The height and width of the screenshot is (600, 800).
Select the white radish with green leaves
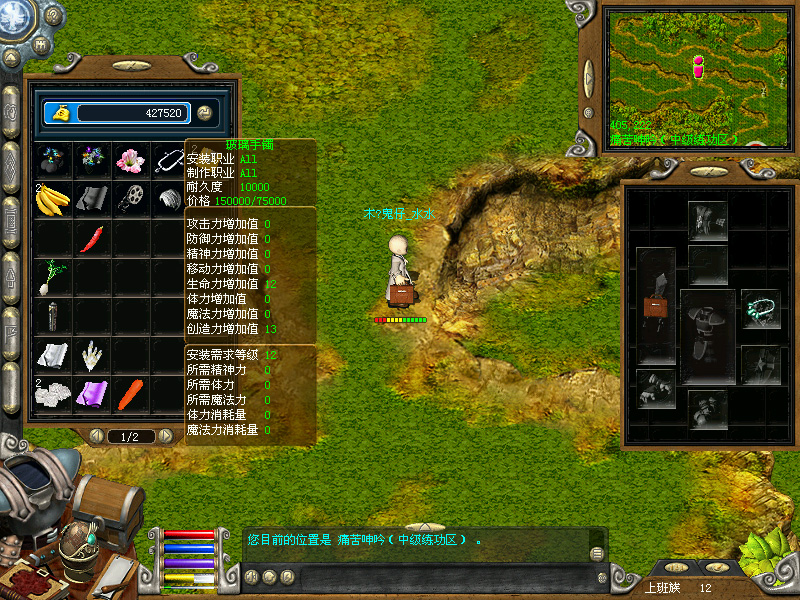pyautogui.click(x=52, y=277)
